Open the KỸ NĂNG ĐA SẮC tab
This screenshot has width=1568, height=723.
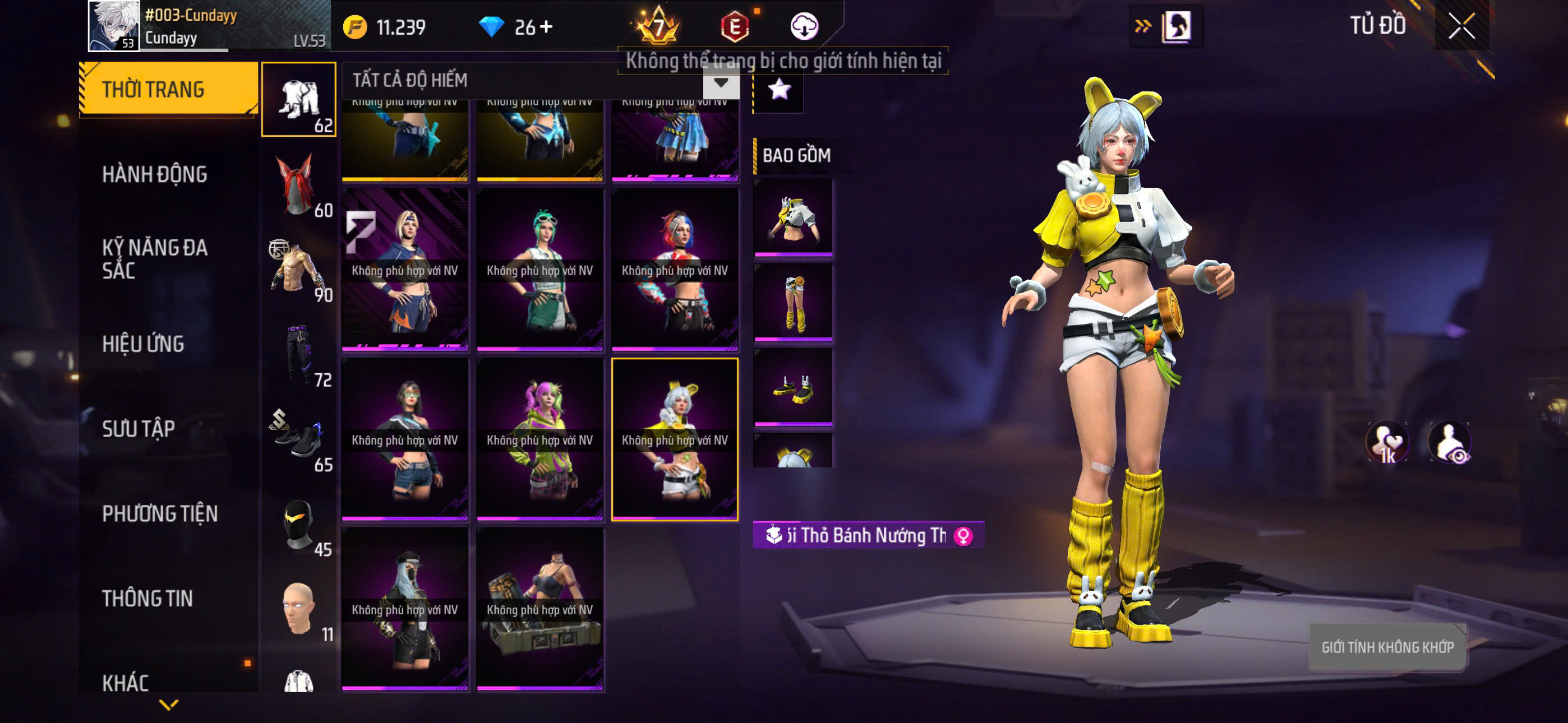(x=155, y=258)
